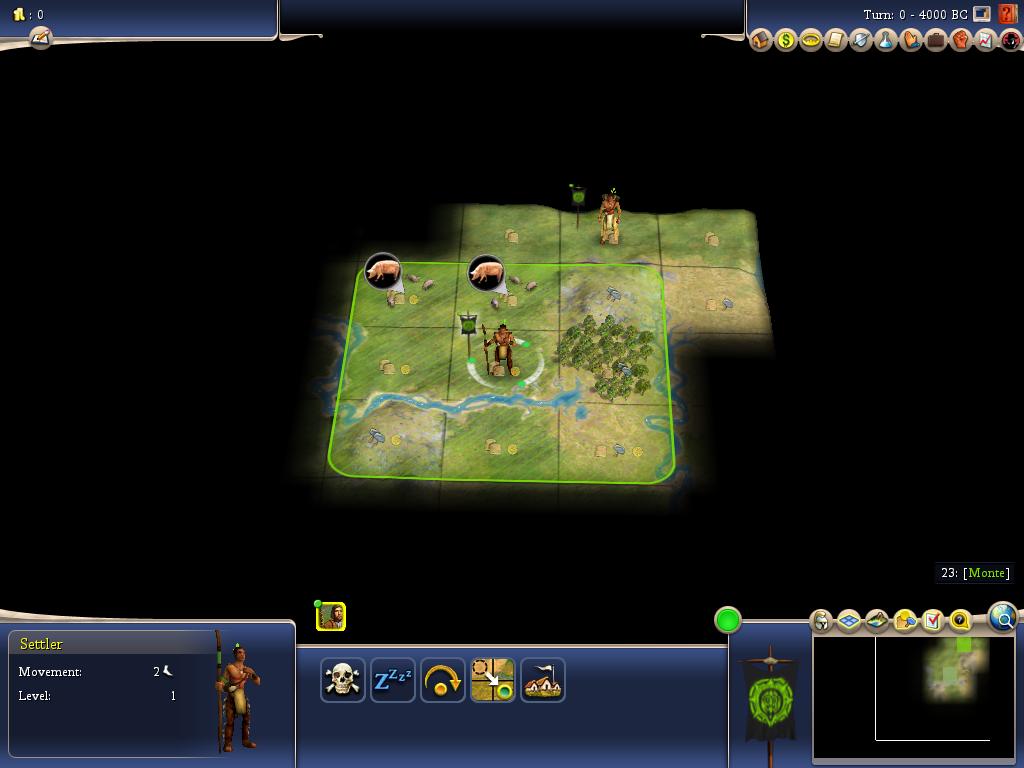
Task: Open the globe view magnifier
Action: [1002, 617]
